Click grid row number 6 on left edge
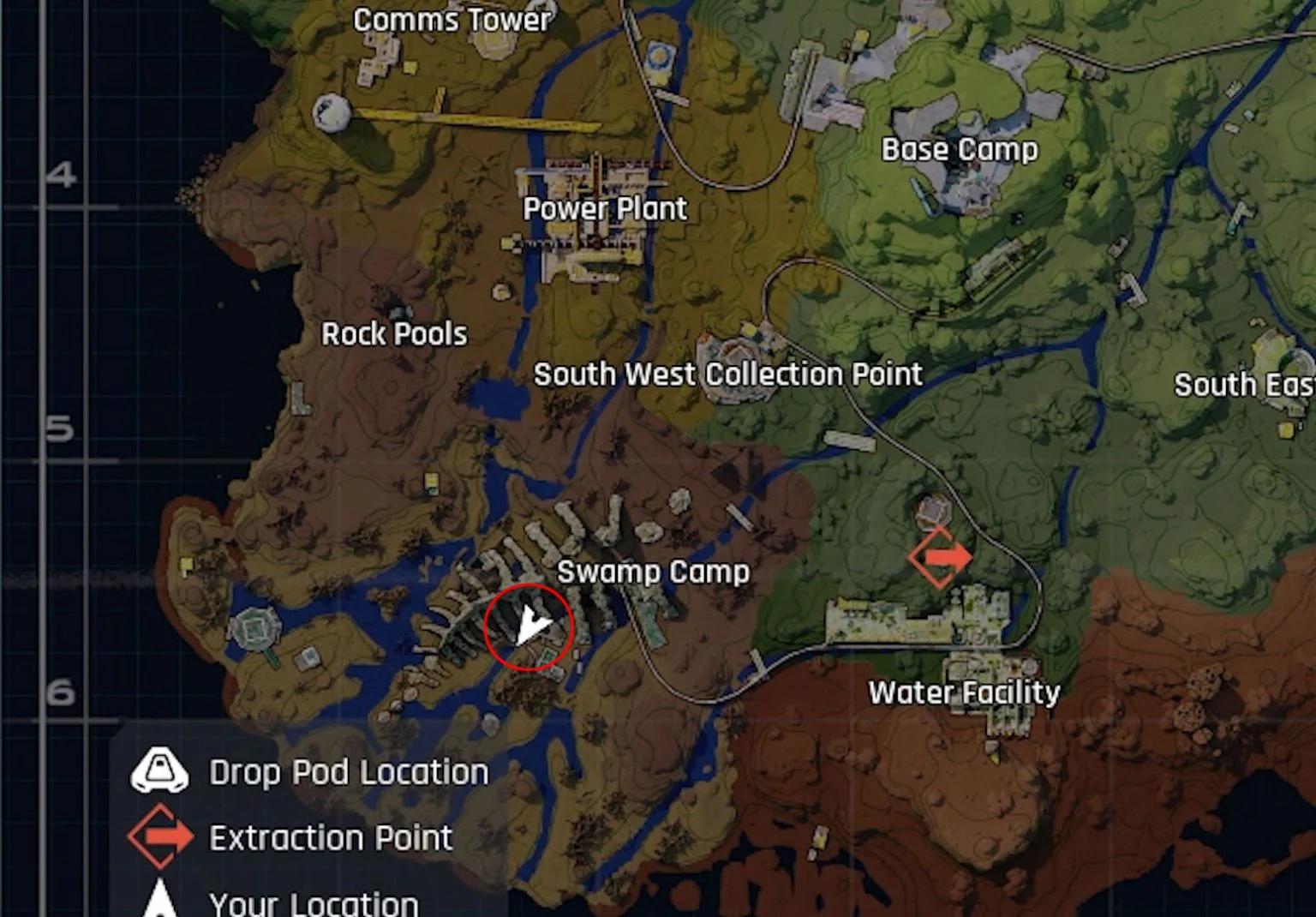 (x=60, y=689)
